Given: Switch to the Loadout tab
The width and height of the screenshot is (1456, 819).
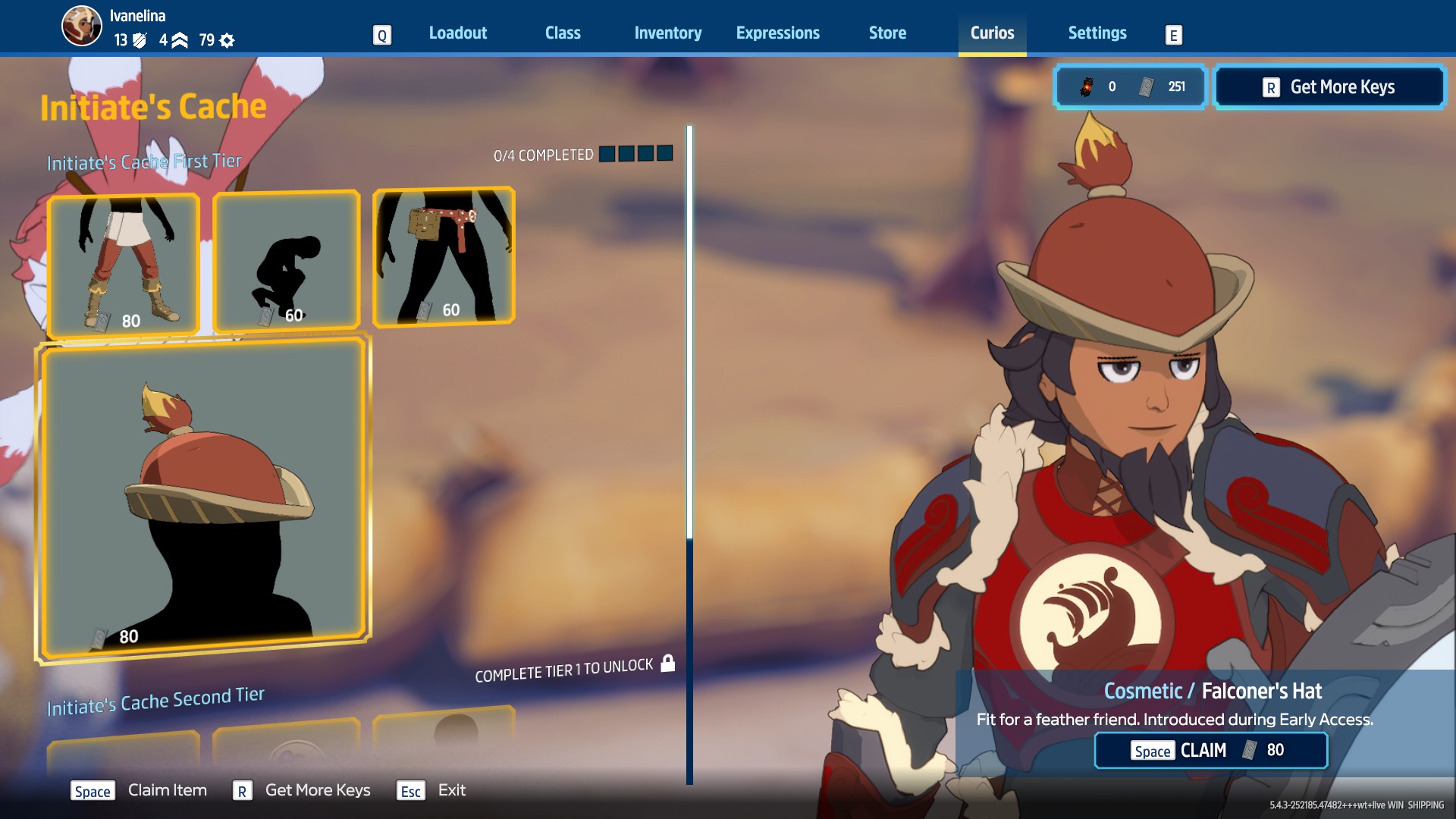Looking at the screenshot, I should pos(457,33).
